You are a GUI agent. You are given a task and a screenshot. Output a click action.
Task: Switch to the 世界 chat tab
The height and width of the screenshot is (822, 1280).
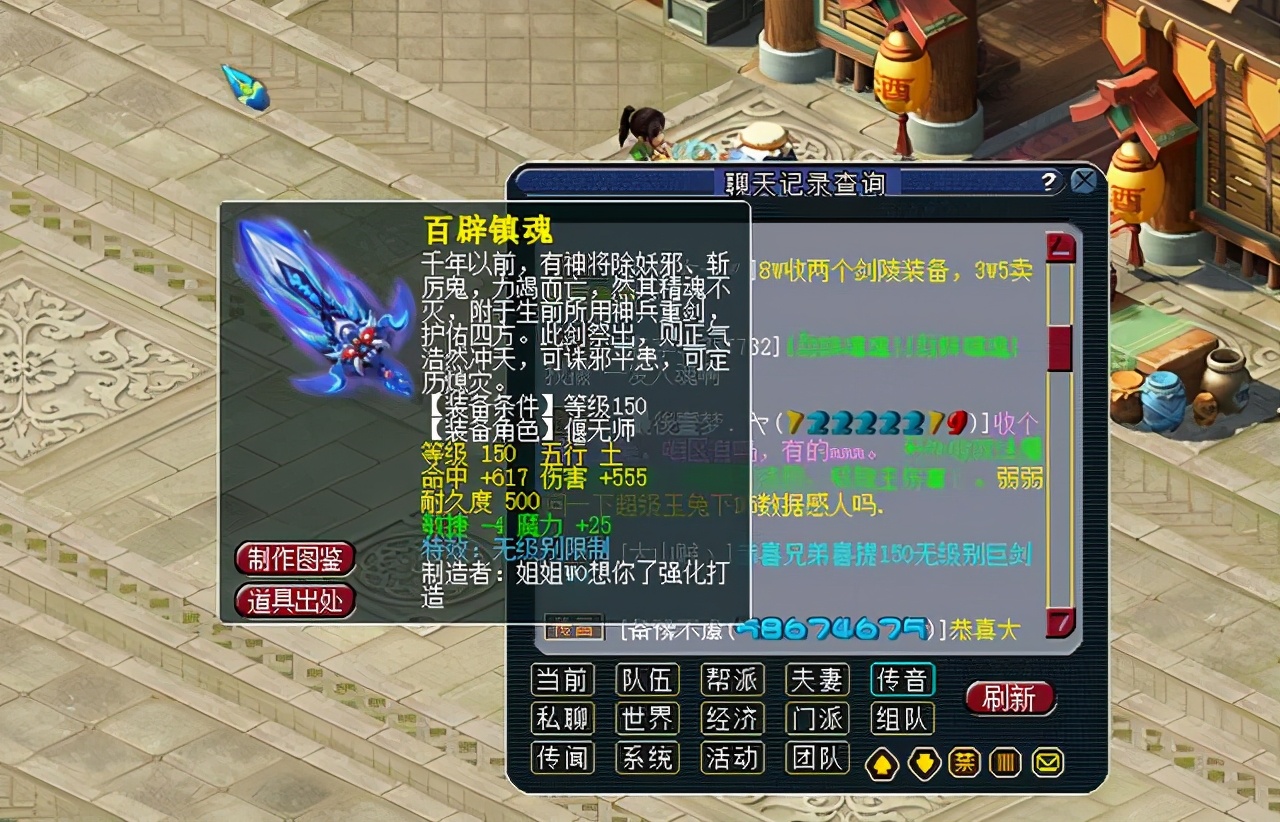coord(647,719)
